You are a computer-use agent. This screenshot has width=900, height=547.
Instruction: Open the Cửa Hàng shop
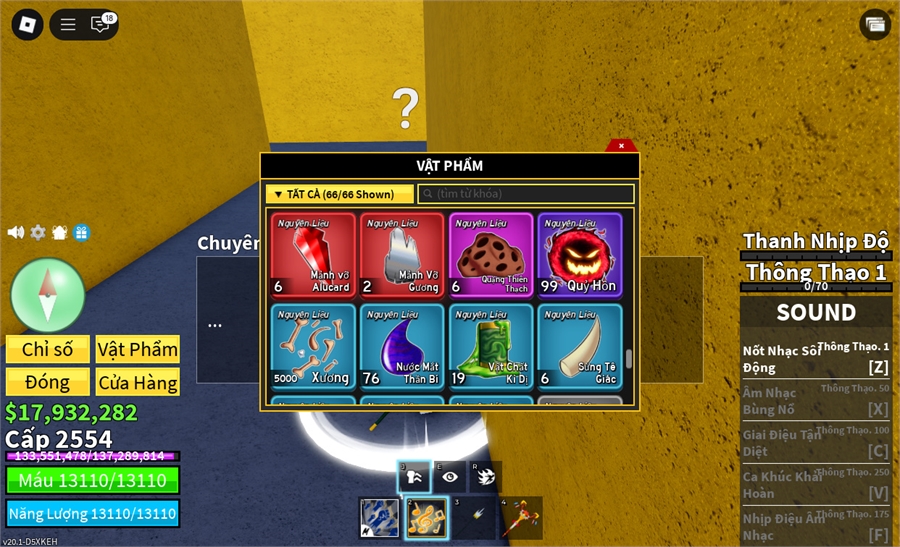138,382
